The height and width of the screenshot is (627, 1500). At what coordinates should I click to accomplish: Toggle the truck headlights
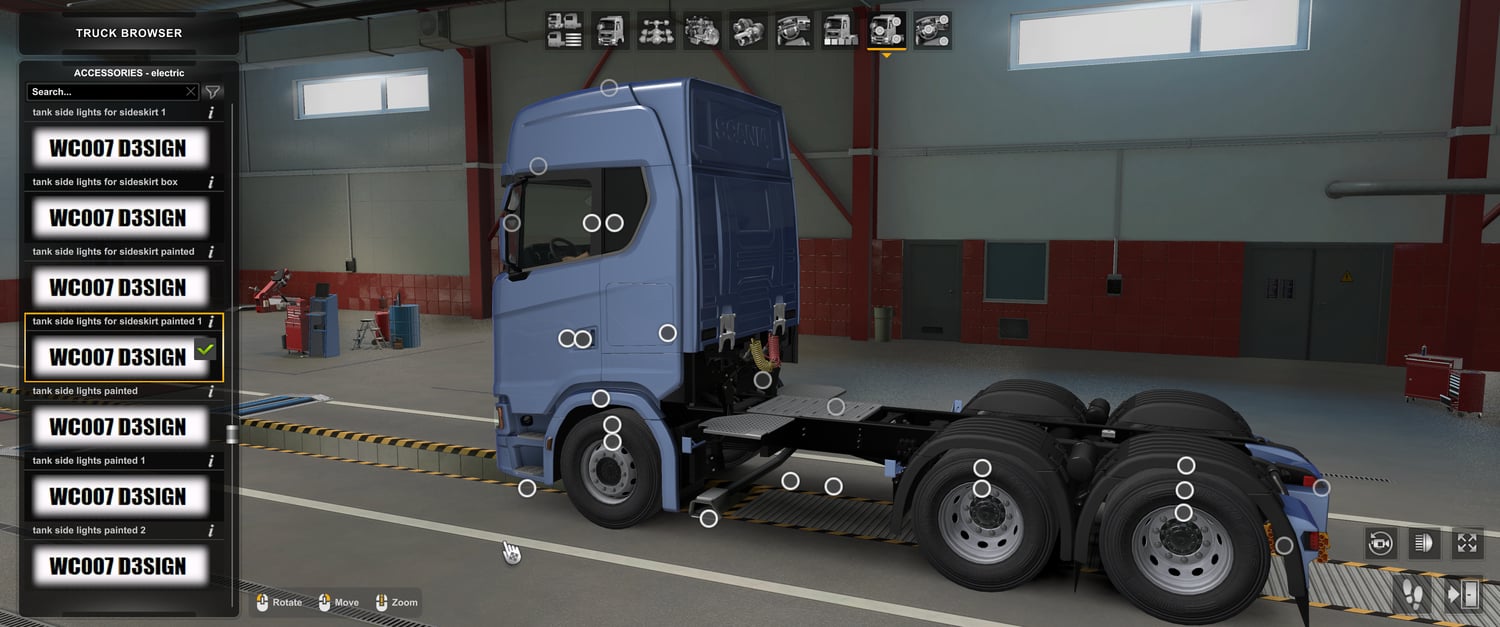click(x=1424, y=543)
